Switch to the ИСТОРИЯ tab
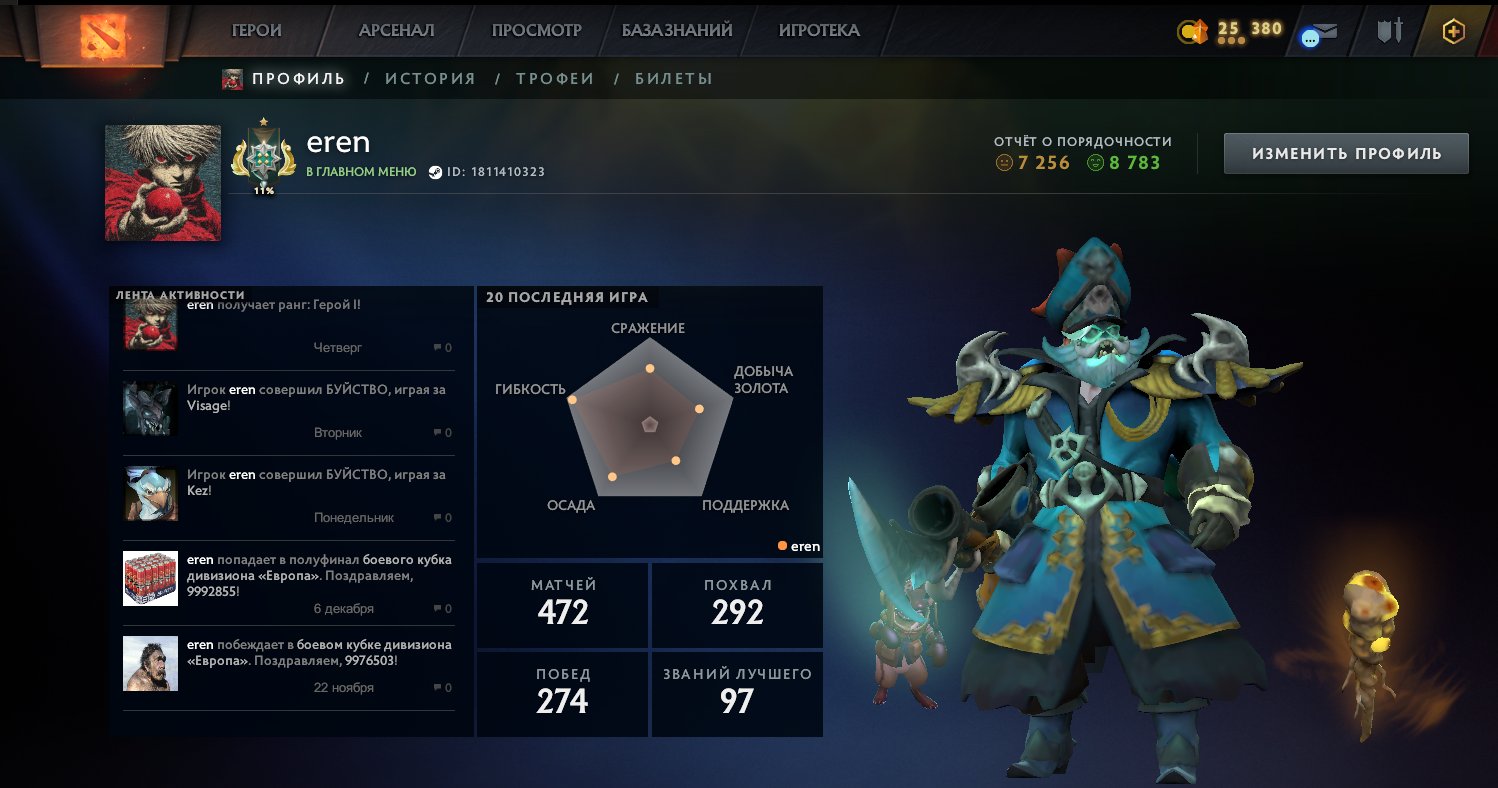The height and width of the screenshot is (788, 1498). [430, 78]
